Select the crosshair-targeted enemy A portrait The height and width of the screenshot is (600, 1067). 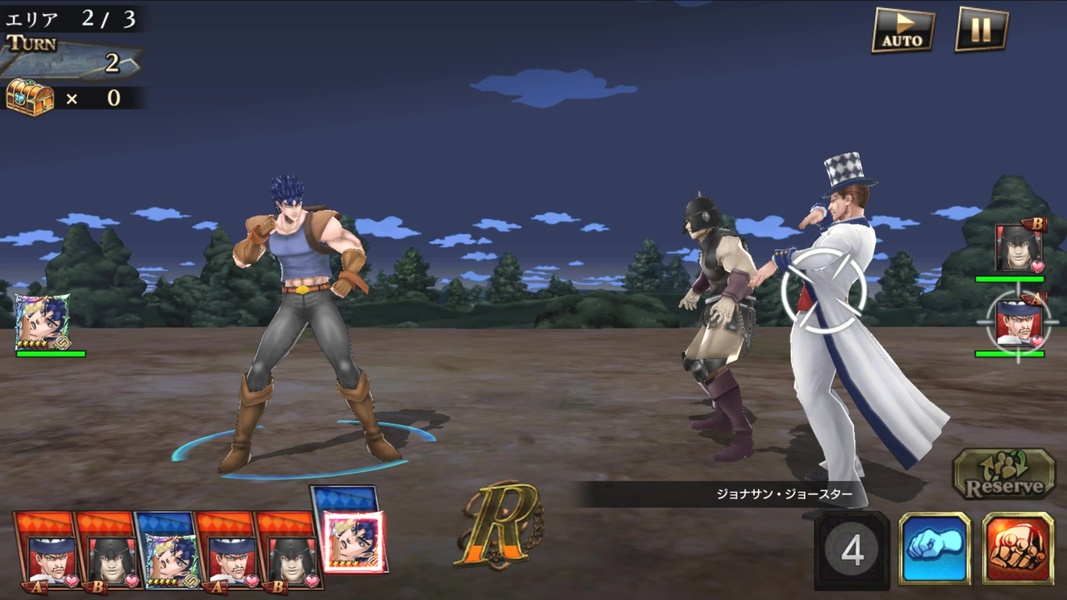(1018, 322)
